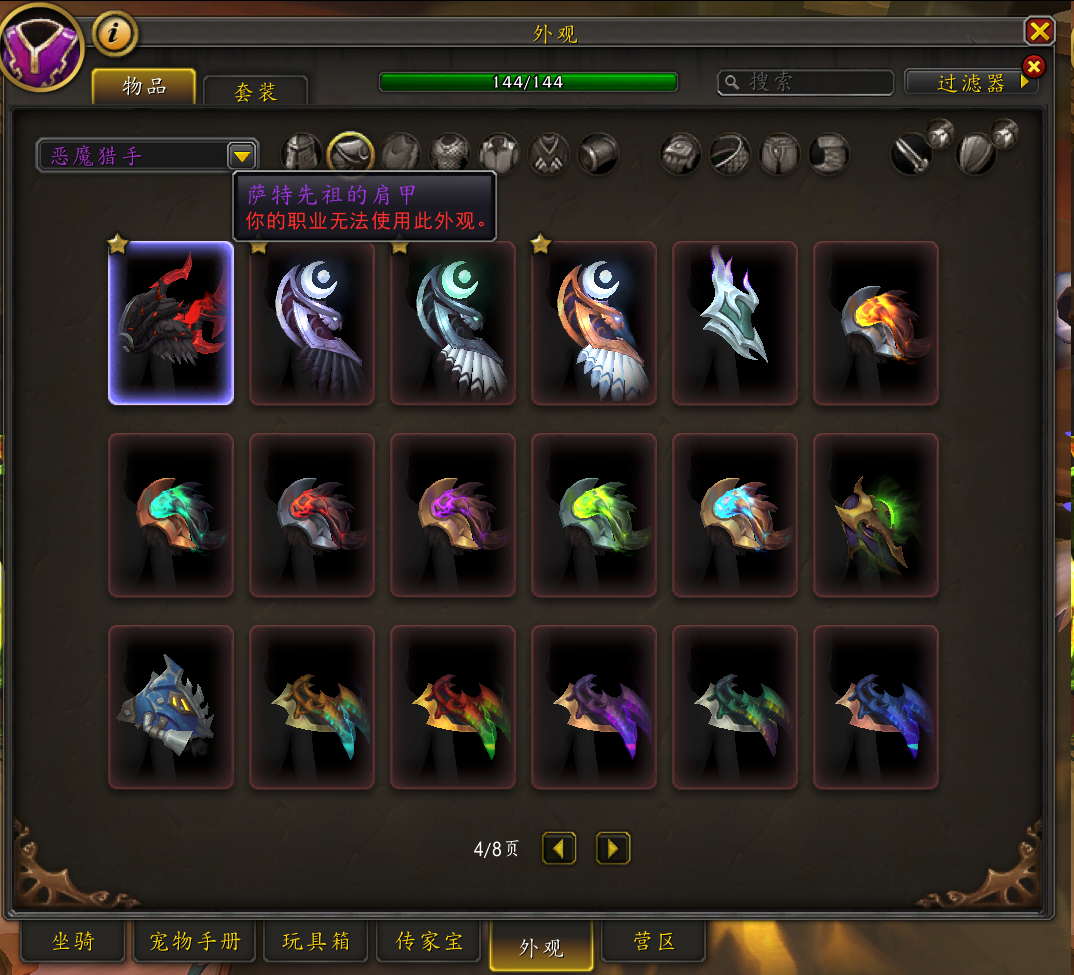Select the 物品 (Items) tab
This screenshot has width=1074, height=975.
coord(144,86)
